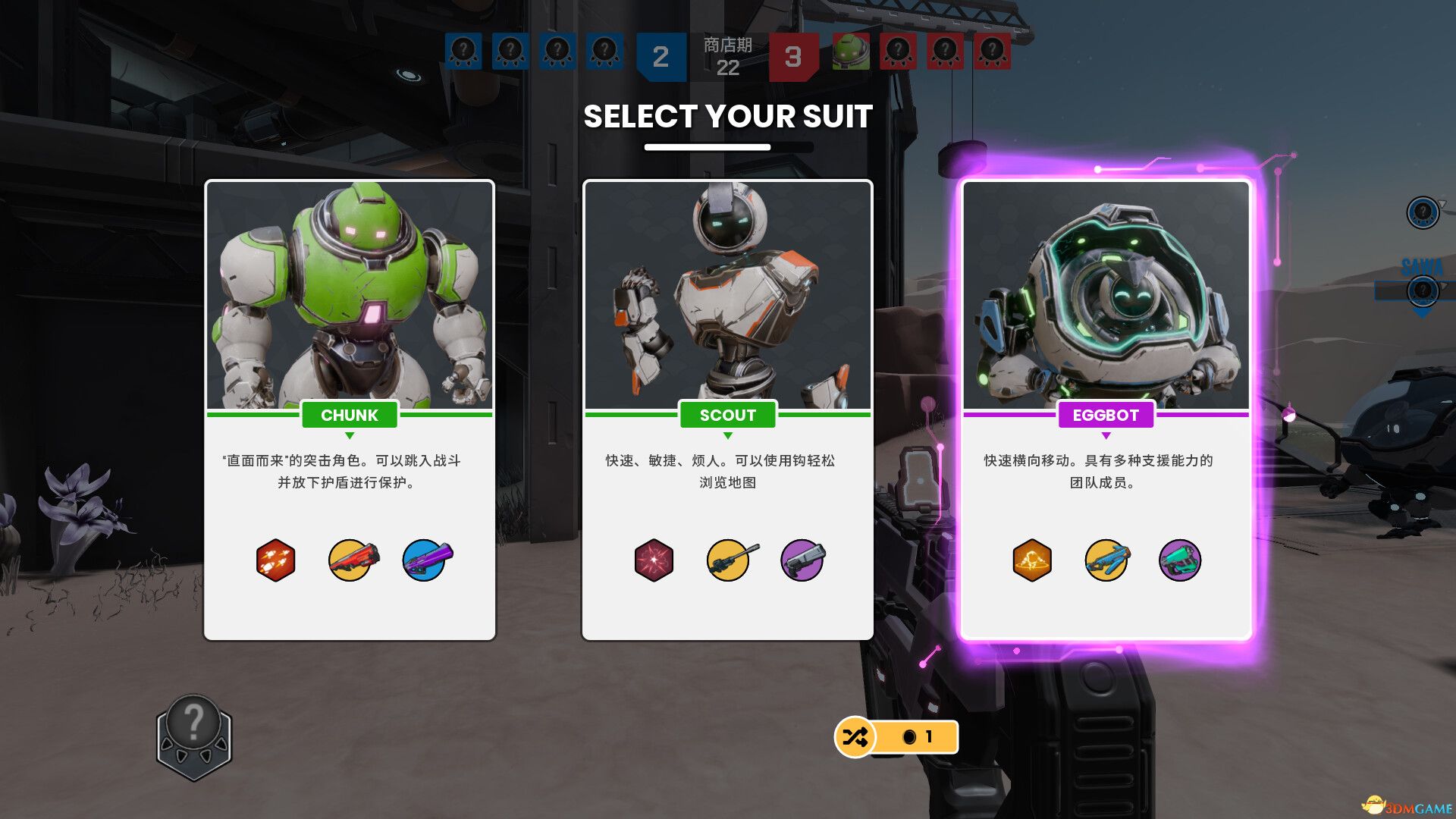Screen dimensions: 1456x819
Task: Inspect Eggbot's blue gun on yellow icon
Action: 1106,560
